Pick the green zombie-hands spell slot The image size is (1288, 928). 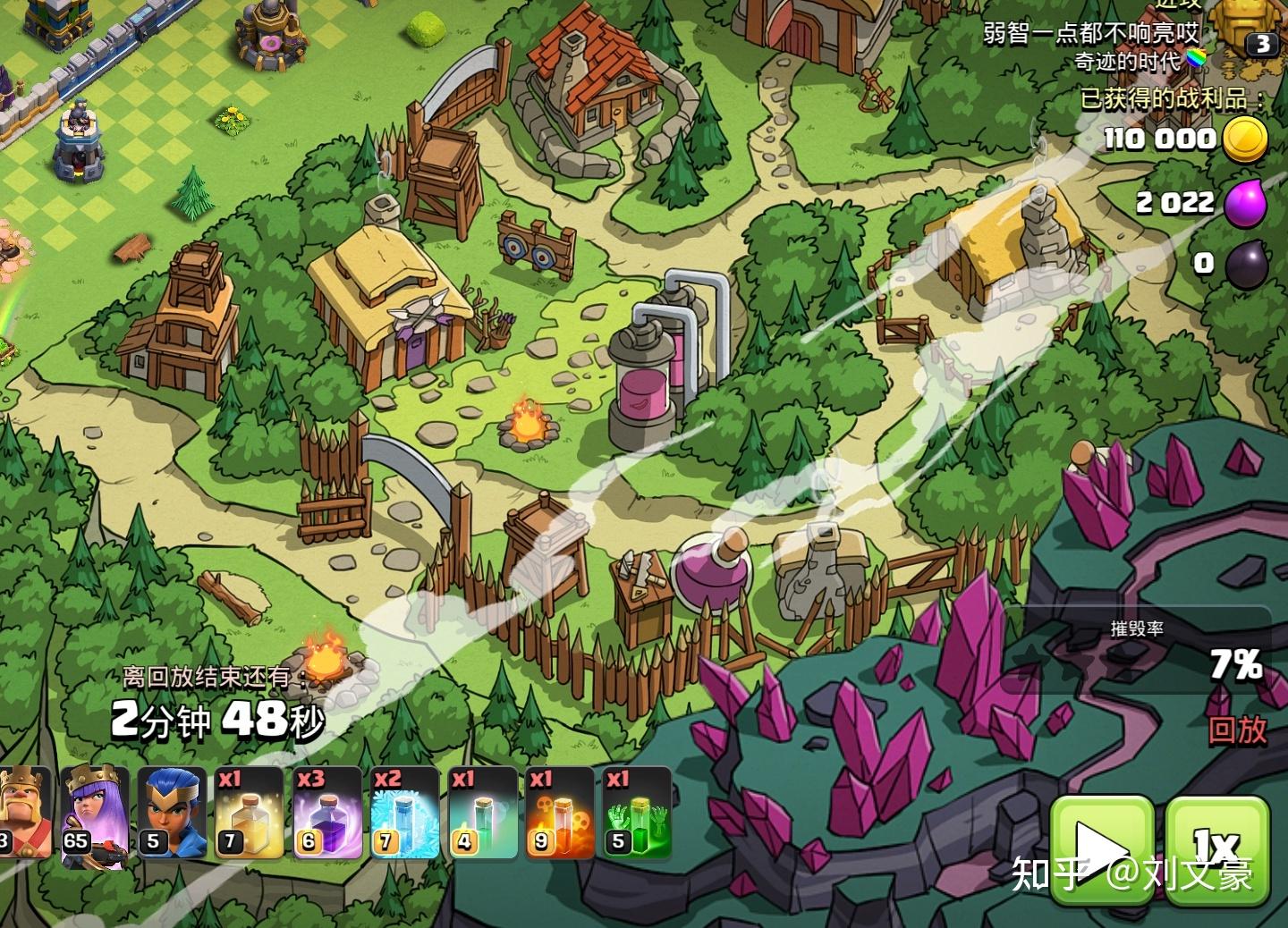click(636, 812)
